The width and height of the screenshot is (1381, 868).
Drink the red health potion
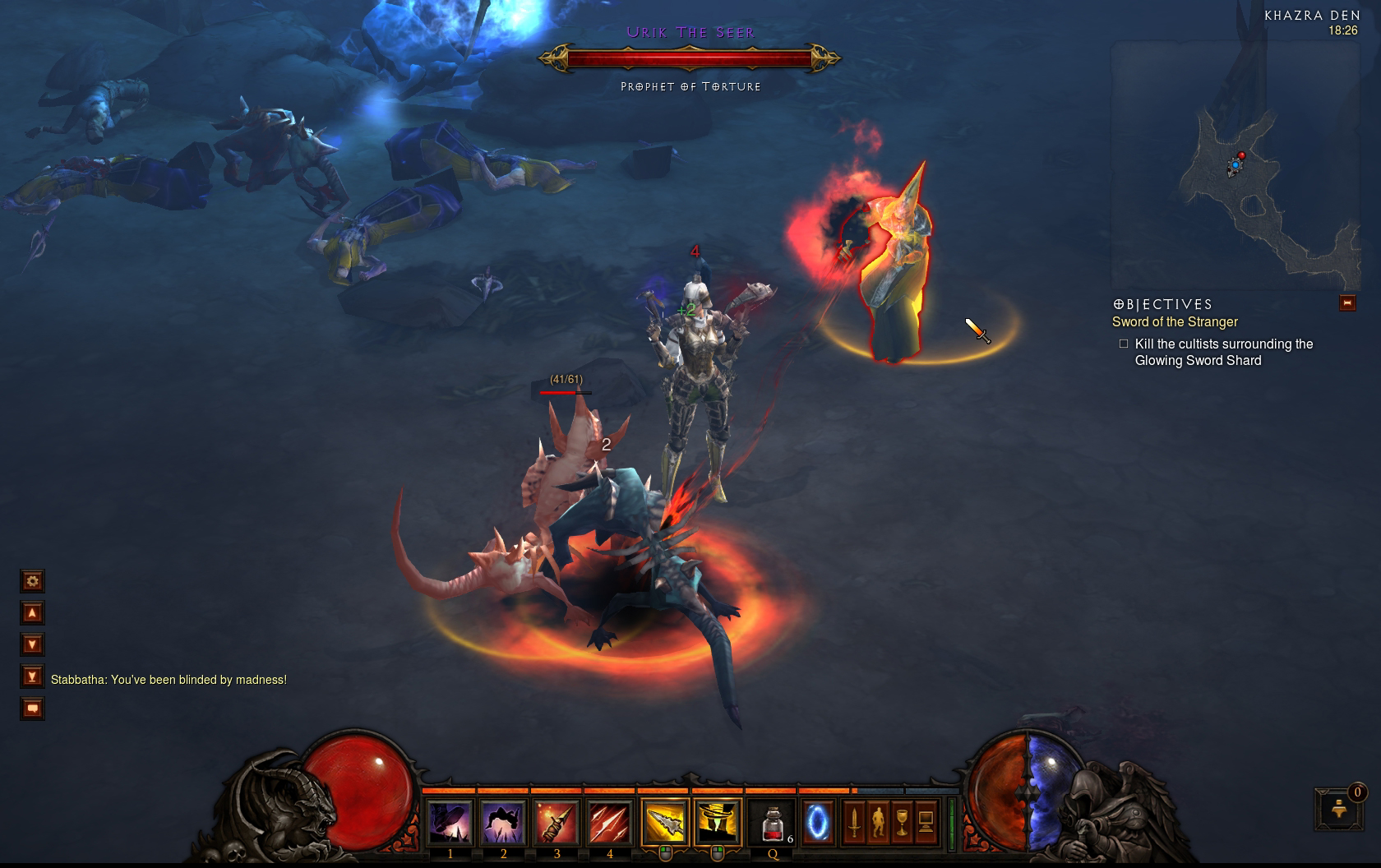coord(774,822)
